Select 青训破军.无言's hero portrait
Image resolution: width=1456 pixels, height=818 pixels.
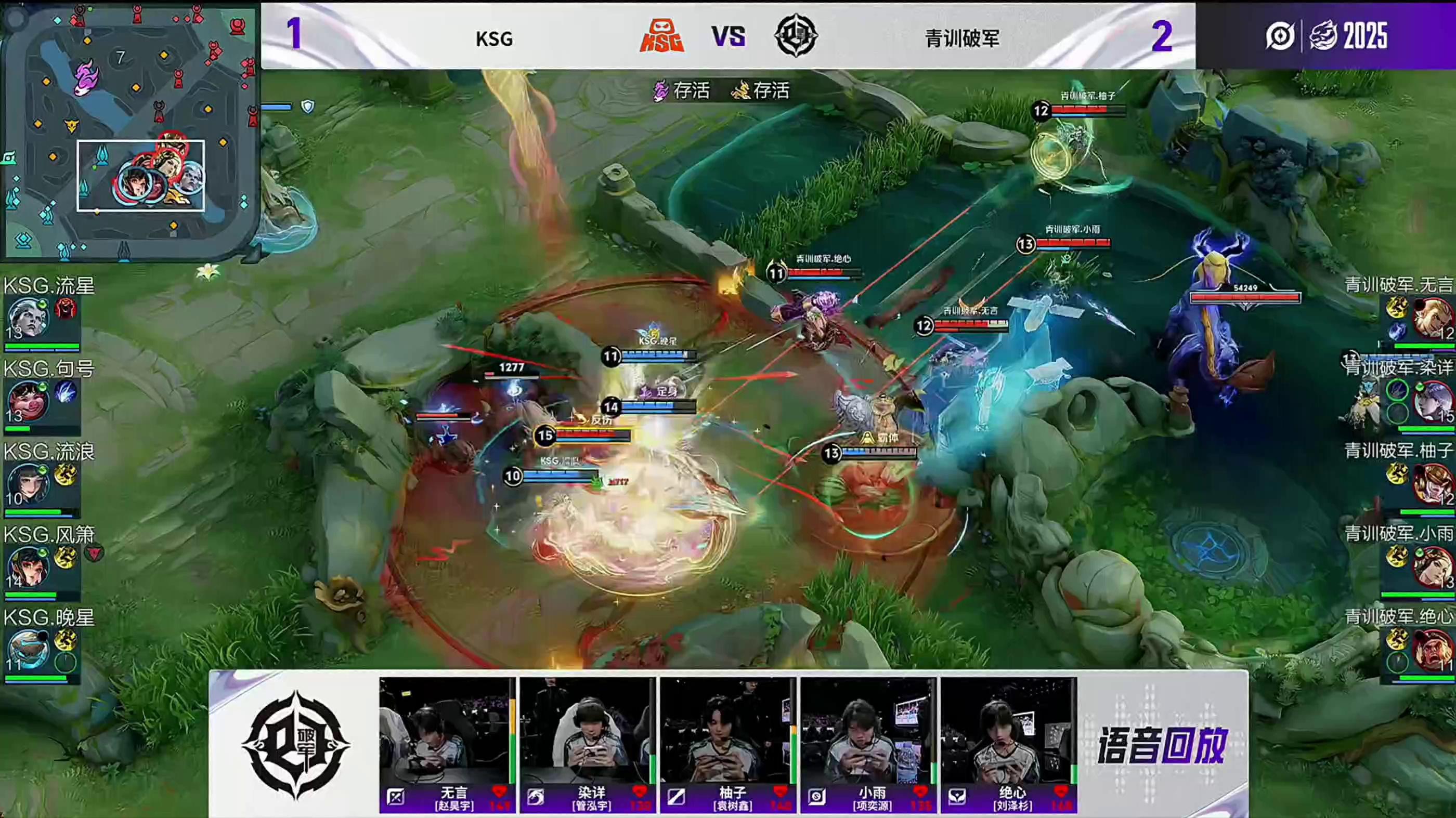point(1432,317)
